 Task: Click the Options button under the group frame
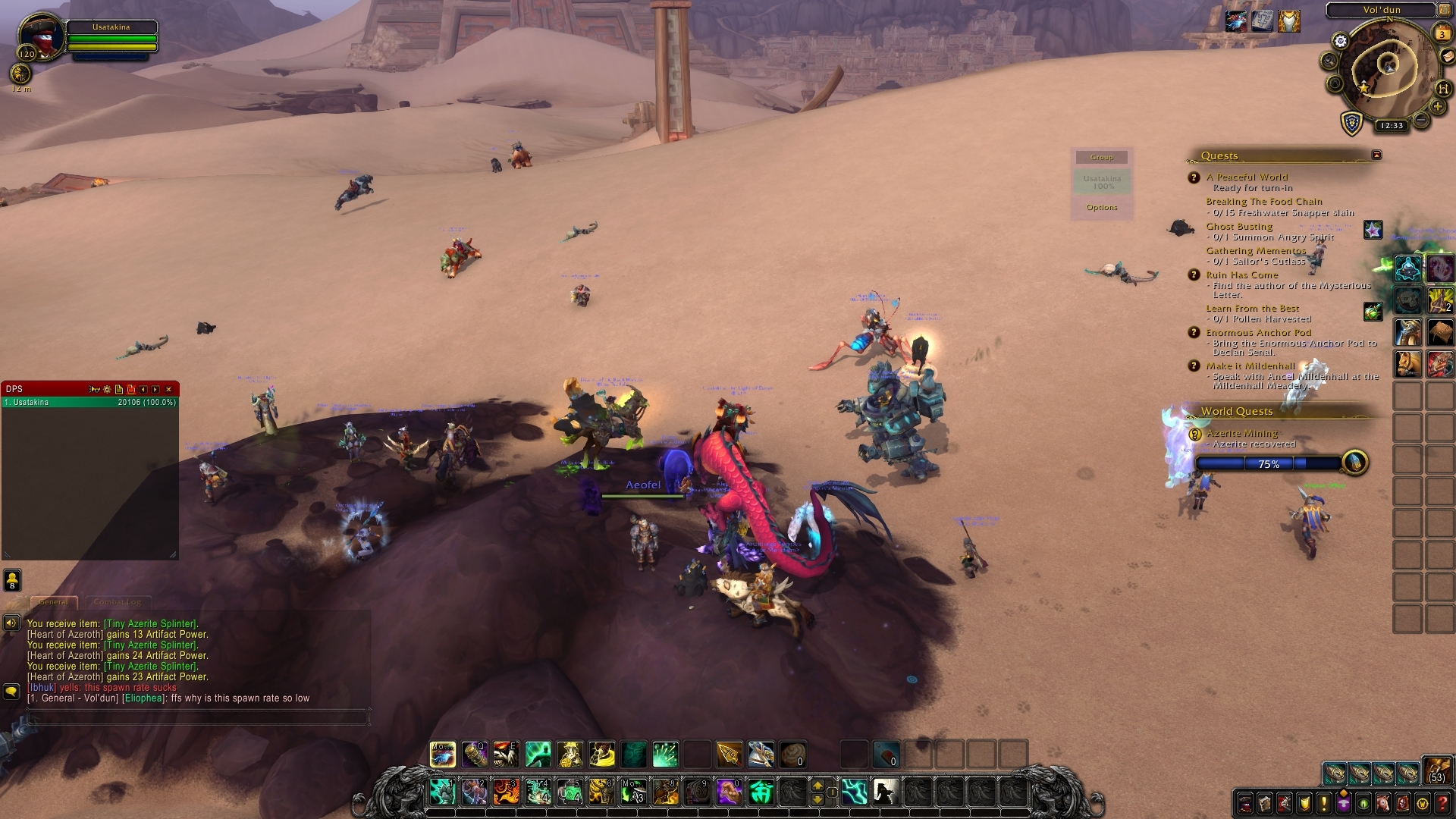[1101, 206]
